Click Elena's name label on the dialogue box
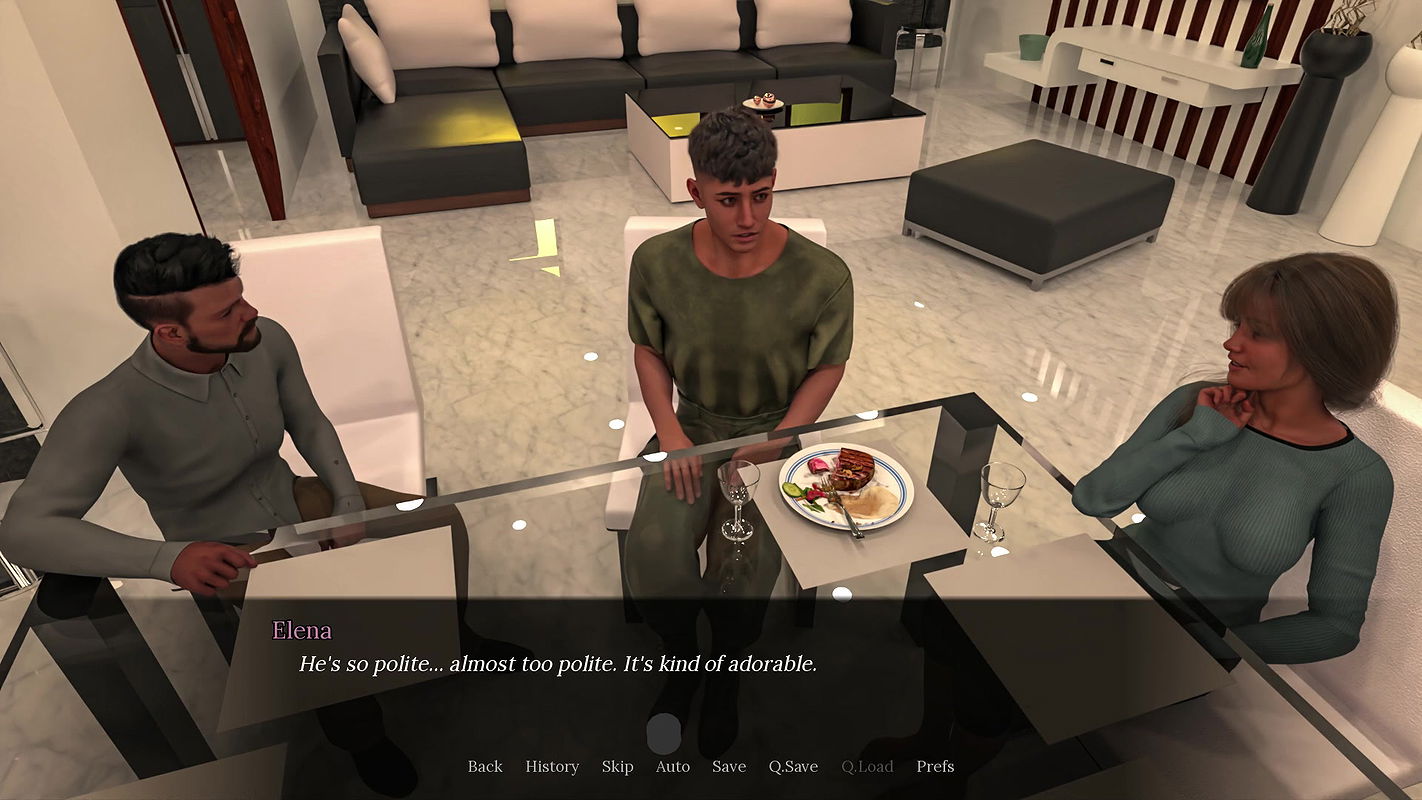This screenshot has height=800, width=1422. click(301, 631)
